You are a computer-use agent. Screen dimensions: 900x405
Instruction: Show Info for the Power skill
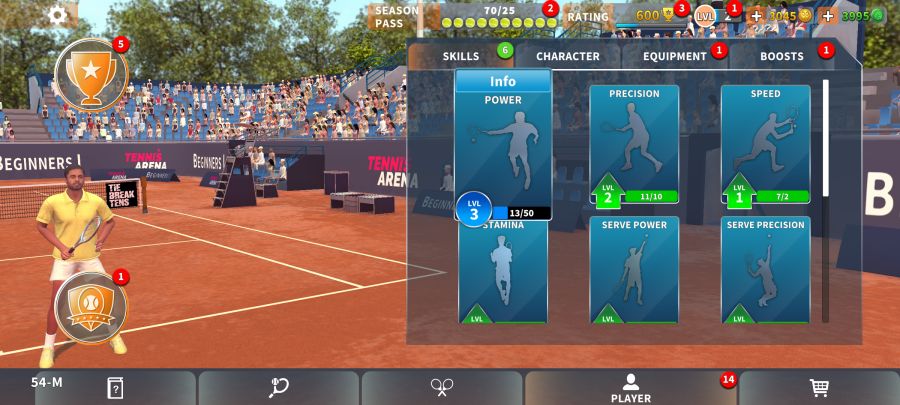pos(503,81)
